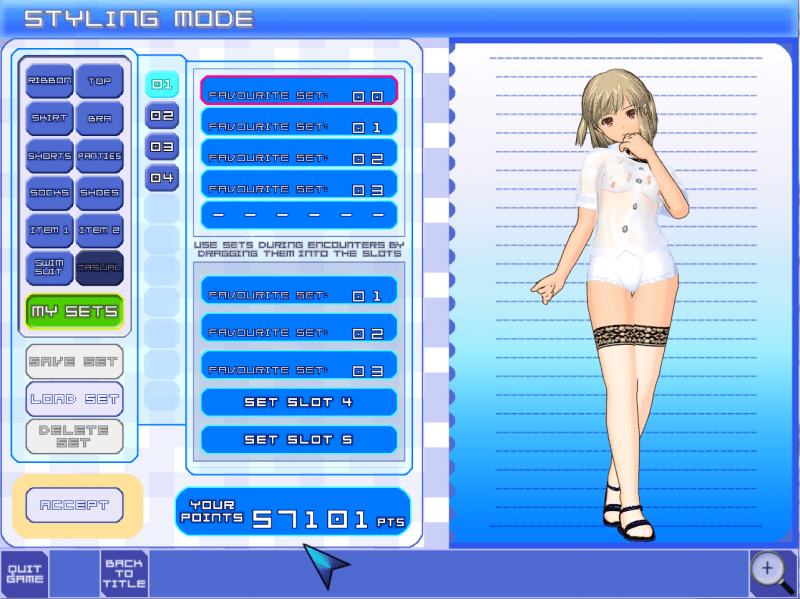Delete the selected set
Screen dimensions: 800x599
coord(74,437)
